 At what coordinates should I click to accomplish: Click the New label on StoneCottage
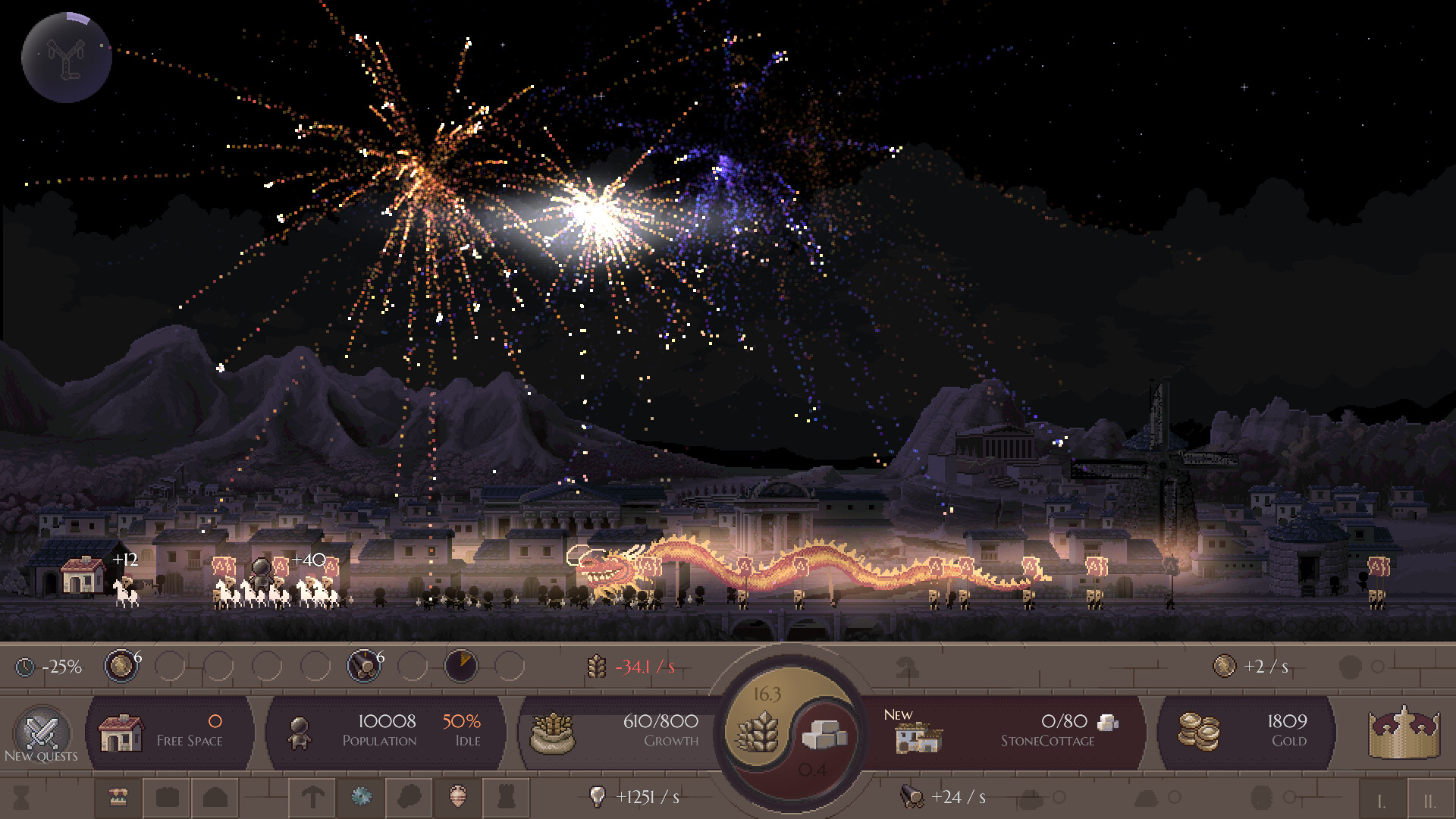click(x=898, y=714)
